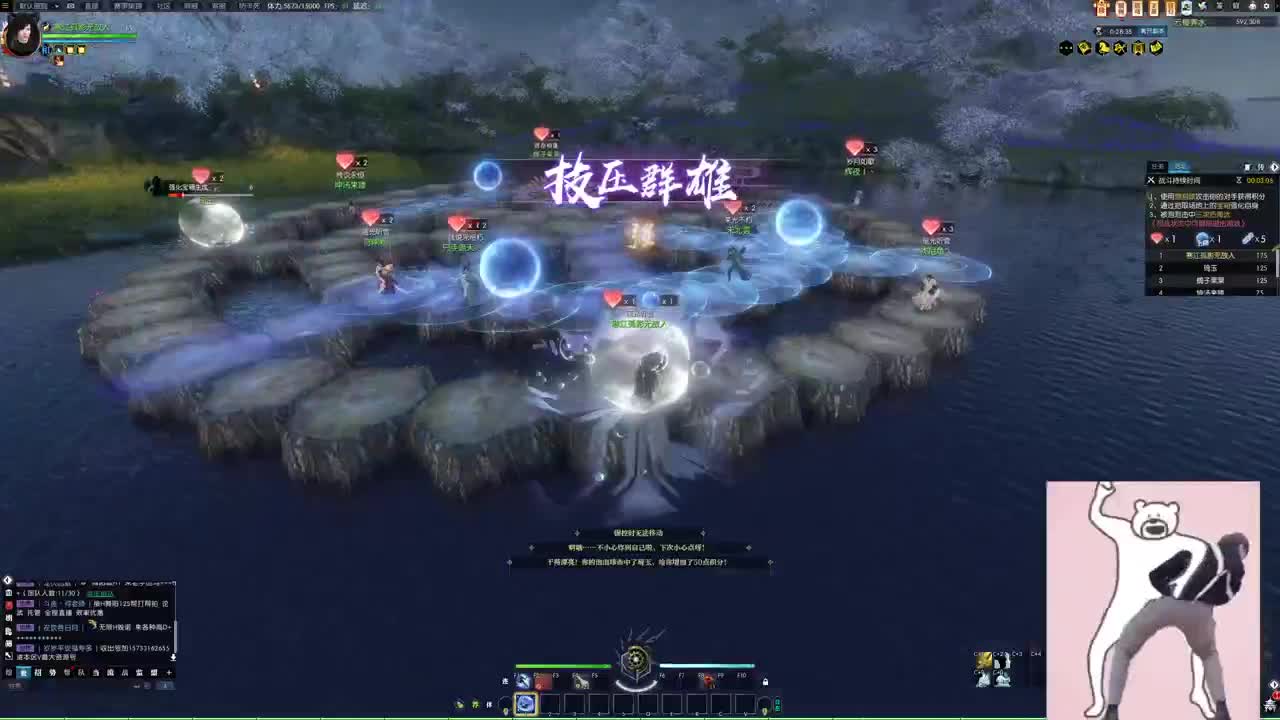
Task: Open the settings gear in the top-right corner
Action: 1266,7
